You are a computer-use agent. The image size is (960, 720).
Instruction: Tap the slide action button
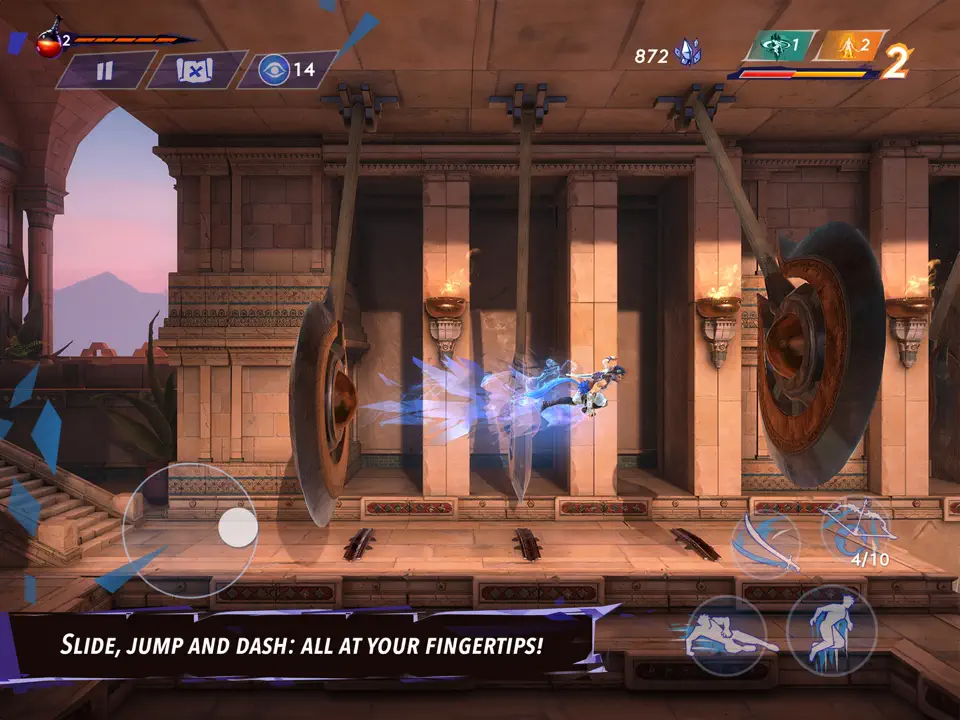click(725, 635)
